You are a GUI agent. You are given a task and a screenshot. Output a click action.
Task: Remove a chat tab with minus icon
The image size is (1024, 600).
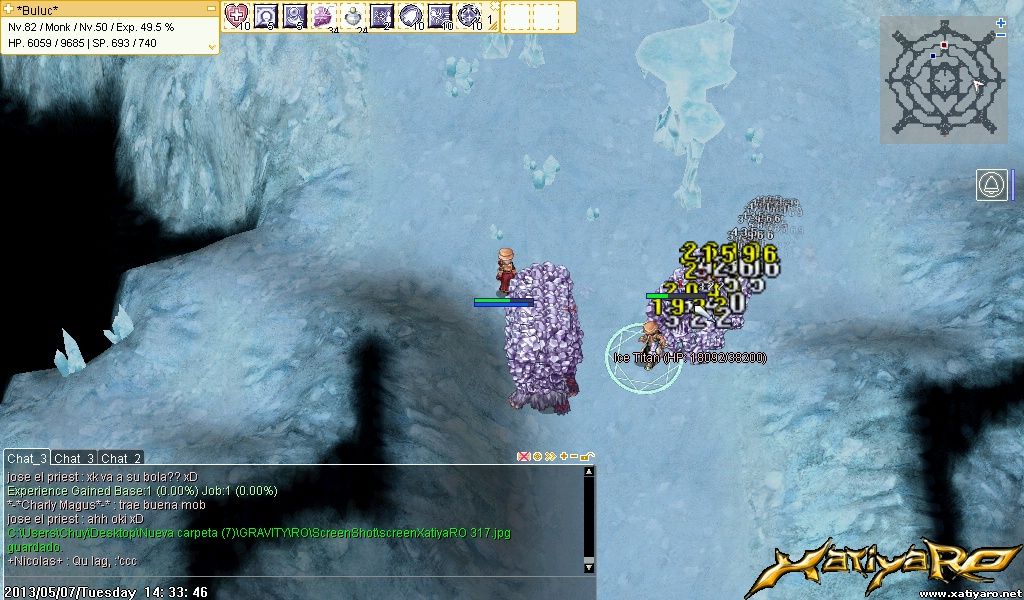[x=575, y=457]
